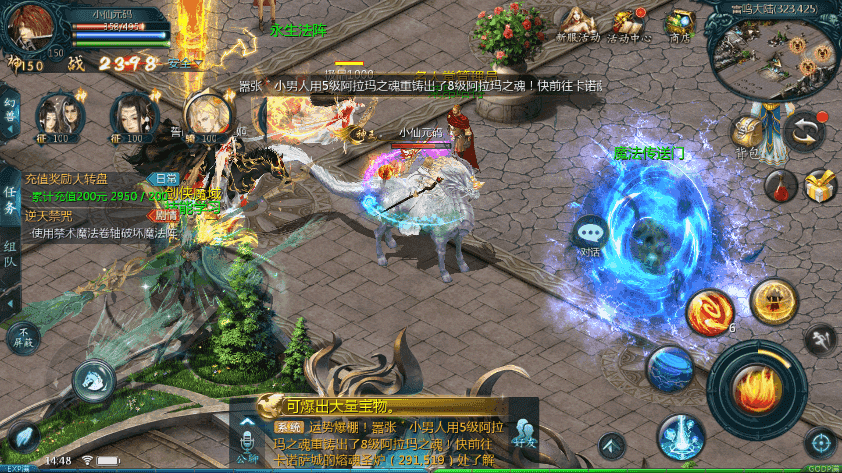Open the 商店 shop chest icon
The width and height of the screenshot is (842, 473).
[x=681, y=24]
